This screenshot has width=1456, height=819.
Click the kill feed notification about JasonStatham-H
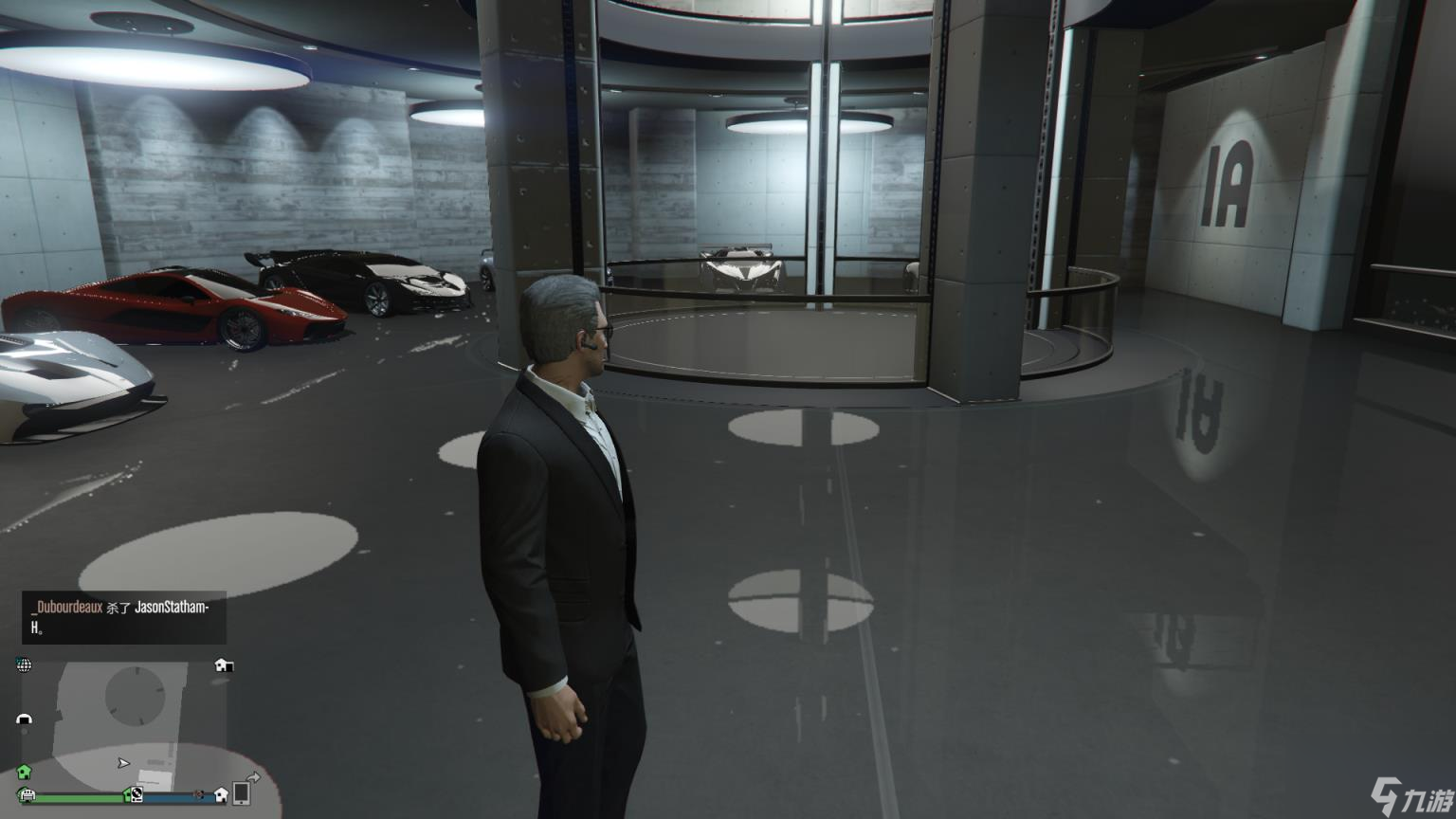tap(124, 617)
